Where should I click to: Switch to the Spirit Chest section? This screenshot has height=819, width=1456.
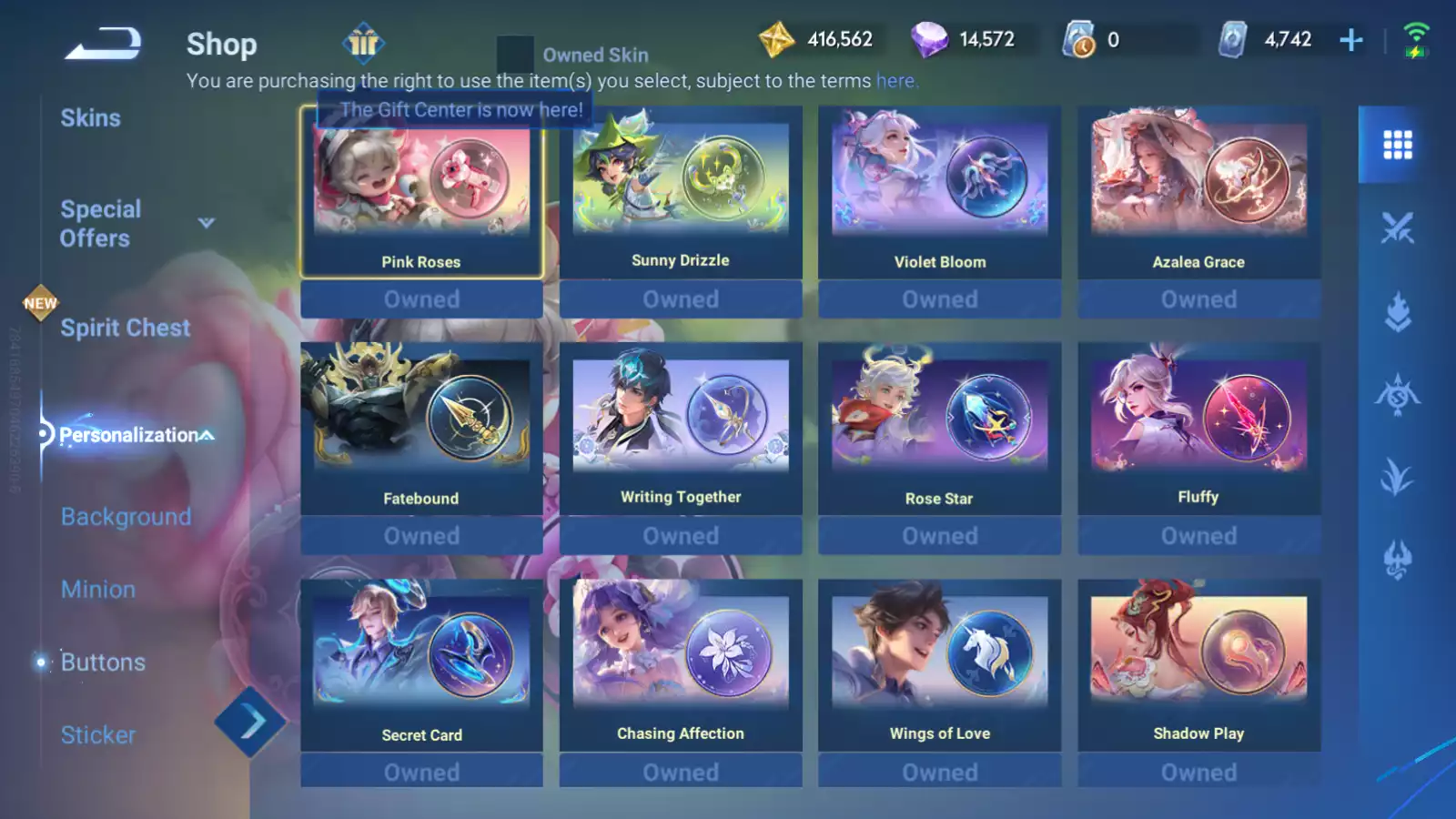[125, 328]
